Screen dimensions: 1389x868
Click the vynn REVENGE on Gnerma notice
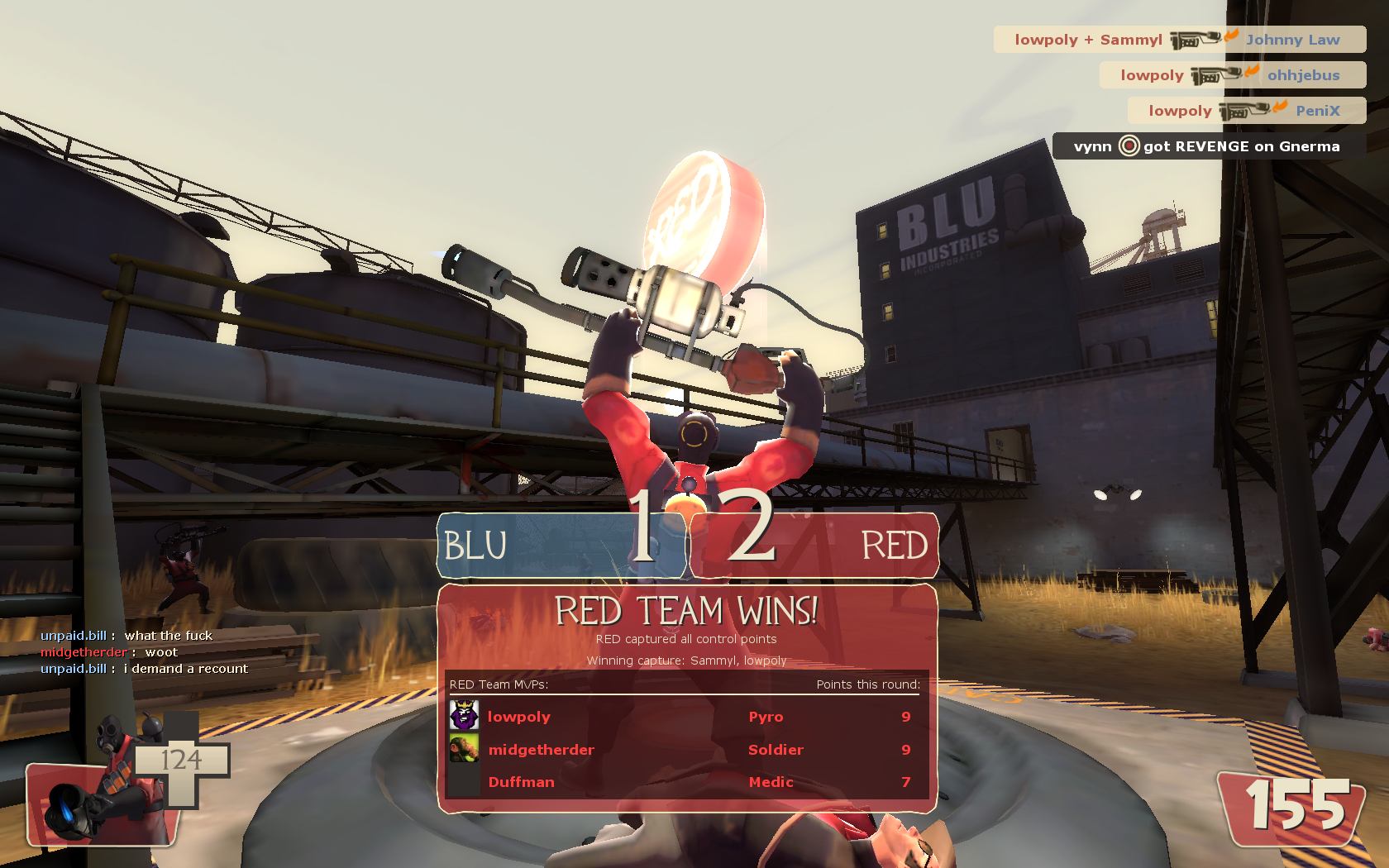pyautogui.click(x=1208, y=146)
